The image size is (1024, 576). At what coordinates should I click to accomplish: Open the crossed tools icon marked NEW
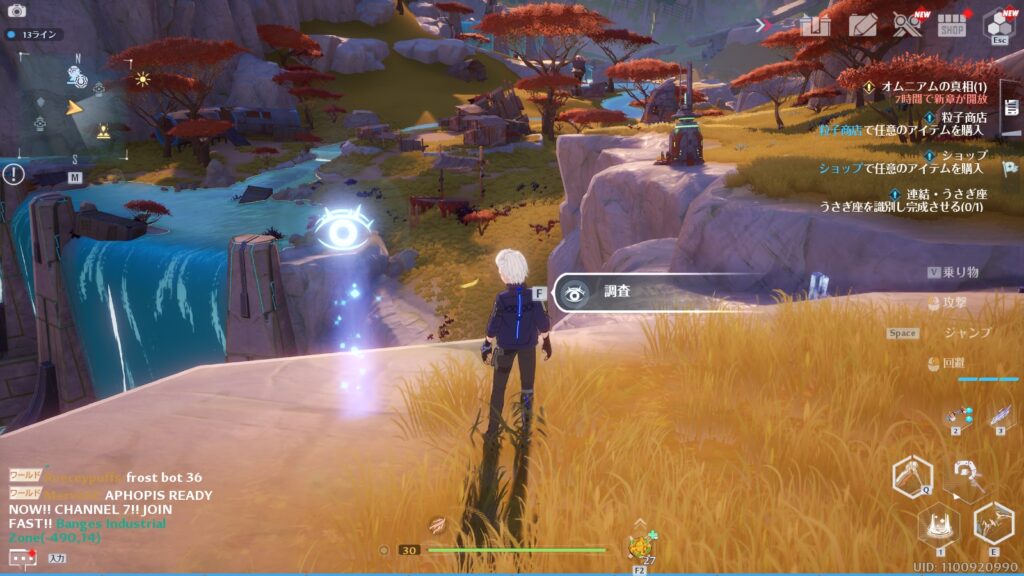click(908, 25)
